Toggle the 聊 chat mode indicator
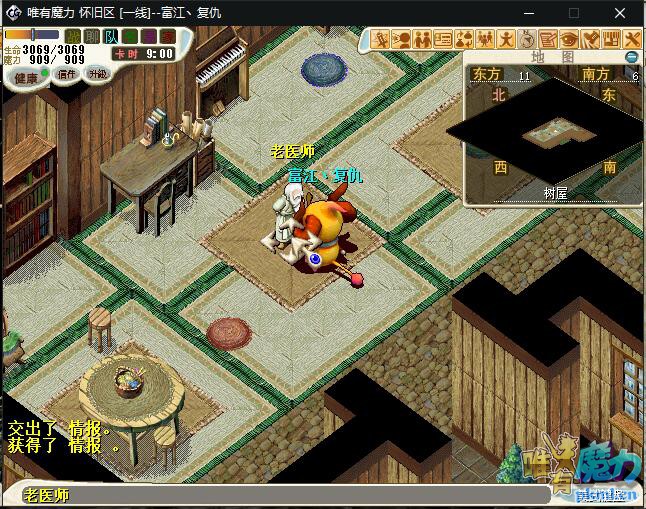The width and height of the screenshot is (646, 509). click(91, 37)
